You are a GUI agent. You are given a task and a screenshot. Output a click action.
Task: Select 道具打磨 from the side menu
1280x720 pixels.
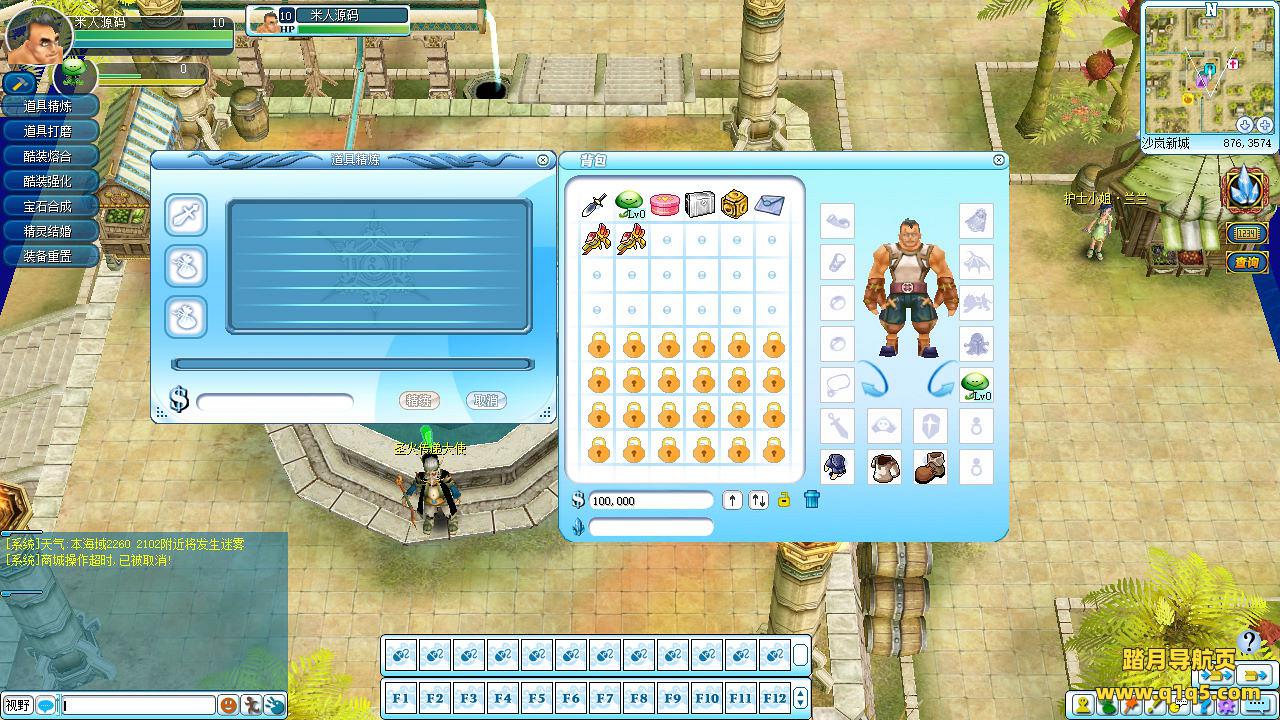(x=48, y=131)
